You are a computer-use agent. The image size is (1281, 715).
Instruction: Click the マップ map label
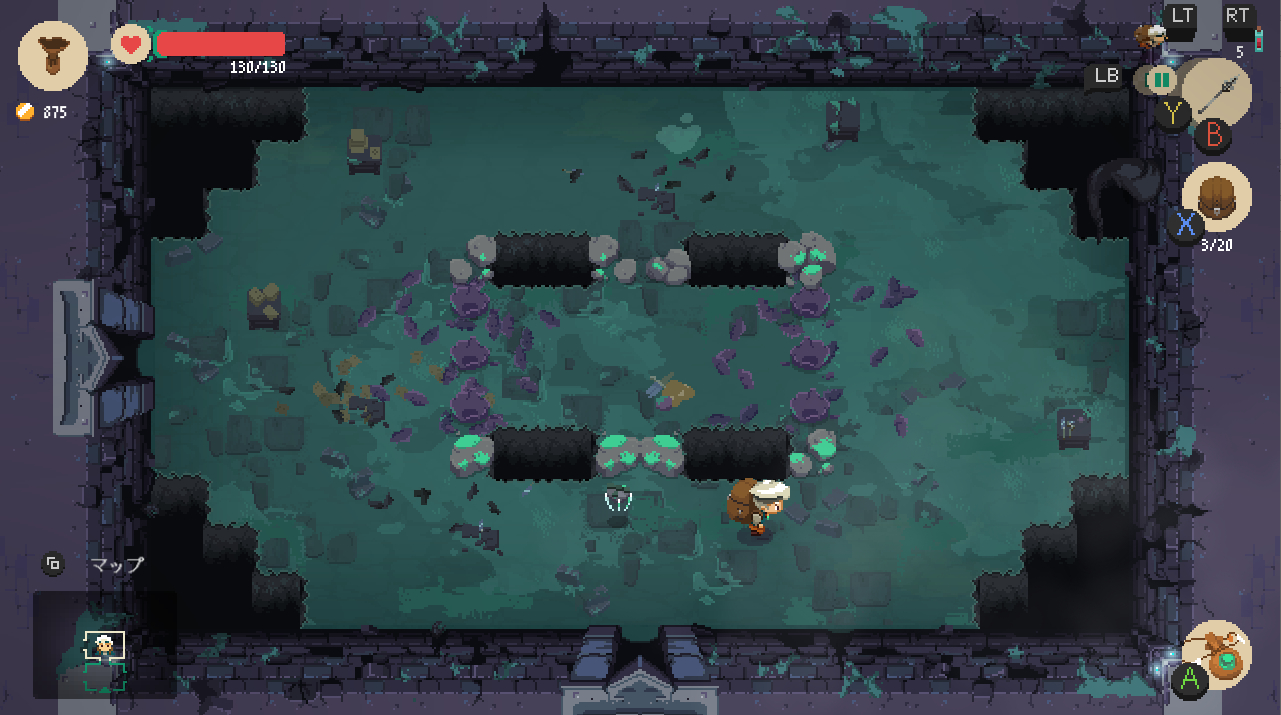tap(117, 564)
